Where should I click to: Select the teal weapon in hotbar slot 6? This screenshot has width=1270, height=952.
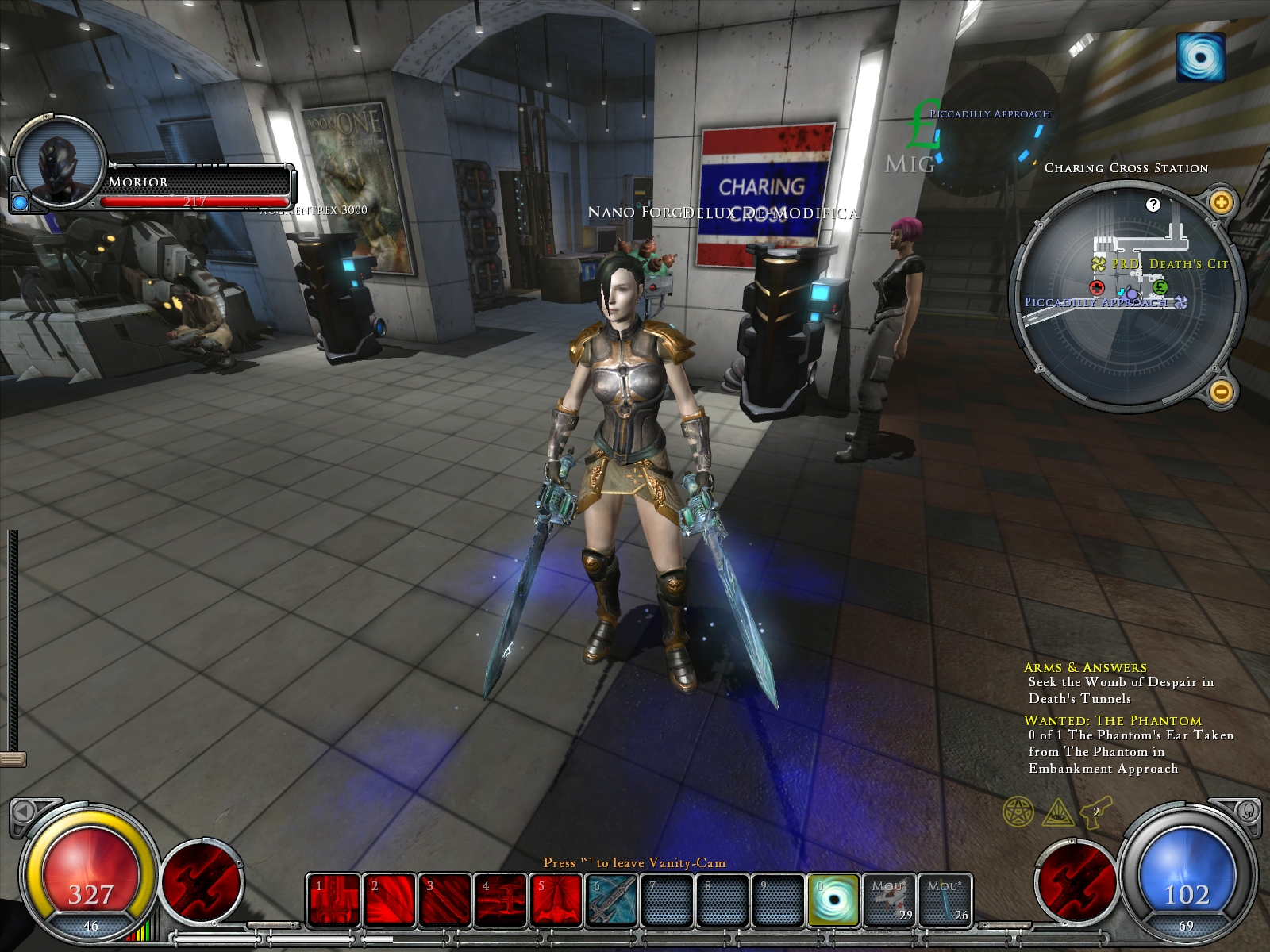tap(611, 900)
